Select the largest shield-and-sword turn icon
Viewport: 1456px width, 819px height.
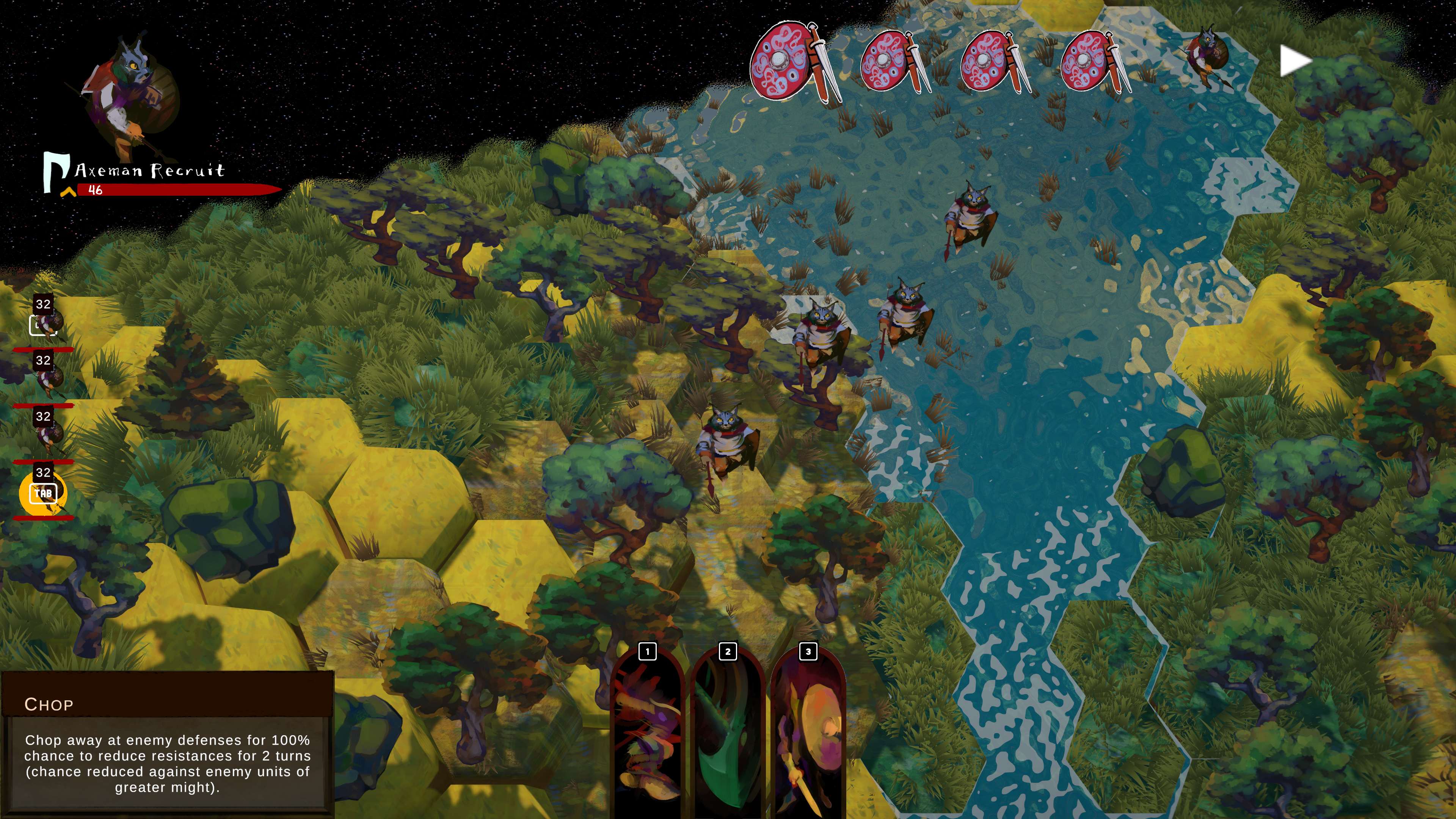point(794,61)
